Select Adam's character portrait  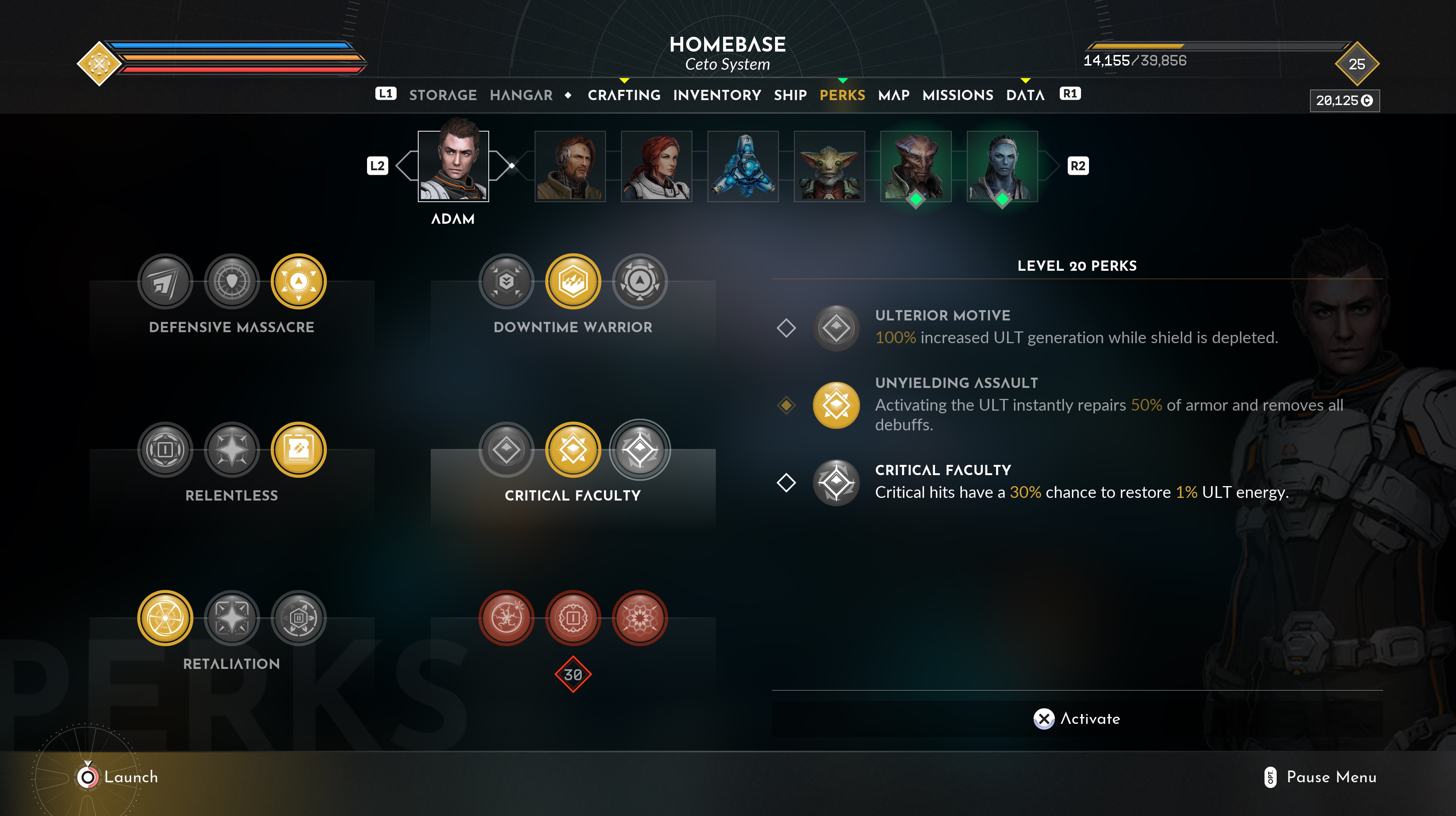pyautogui.click(x=453, y=166)
